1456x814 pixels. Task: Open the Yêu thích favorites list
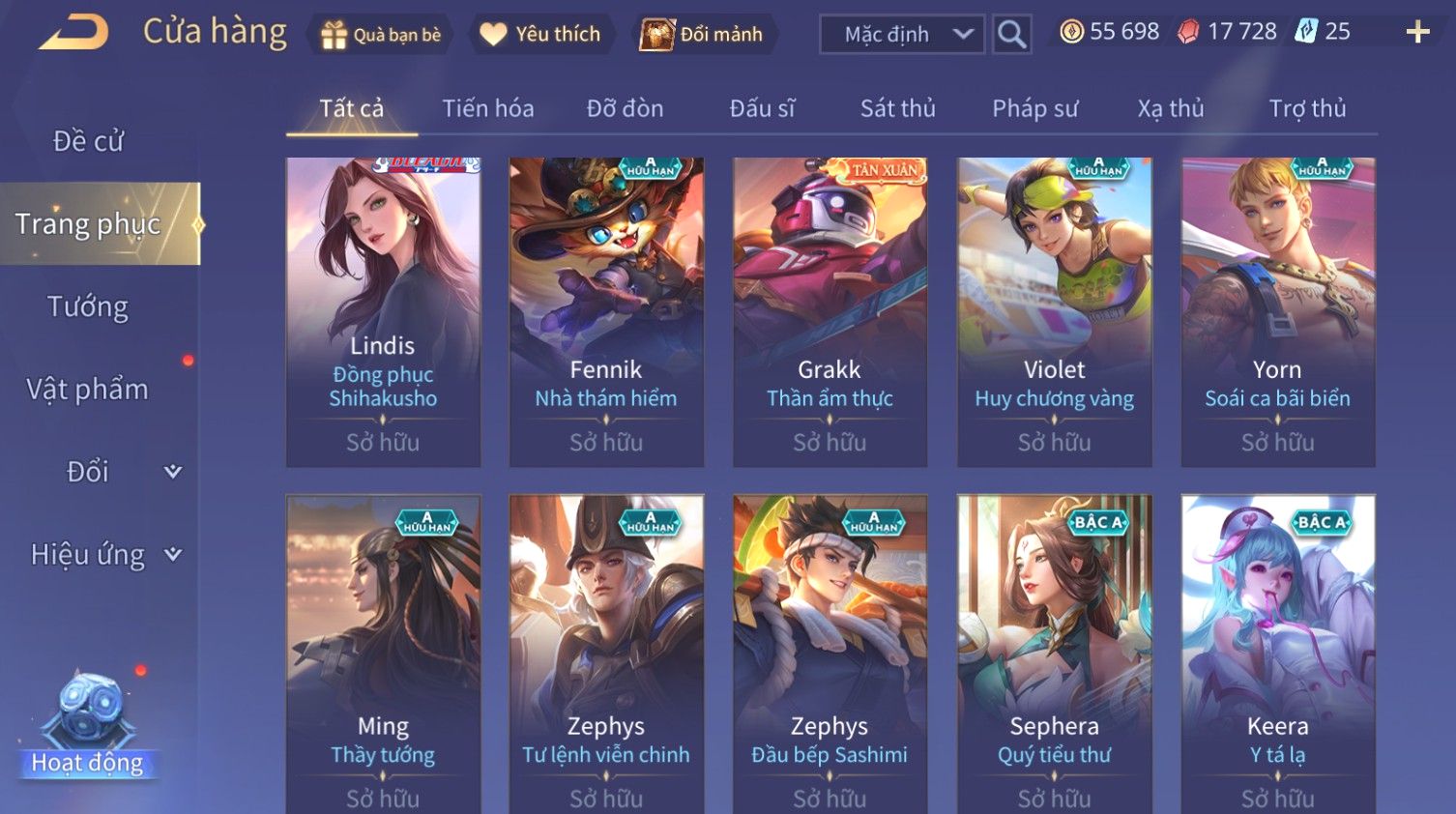click(x=540, y=35)
